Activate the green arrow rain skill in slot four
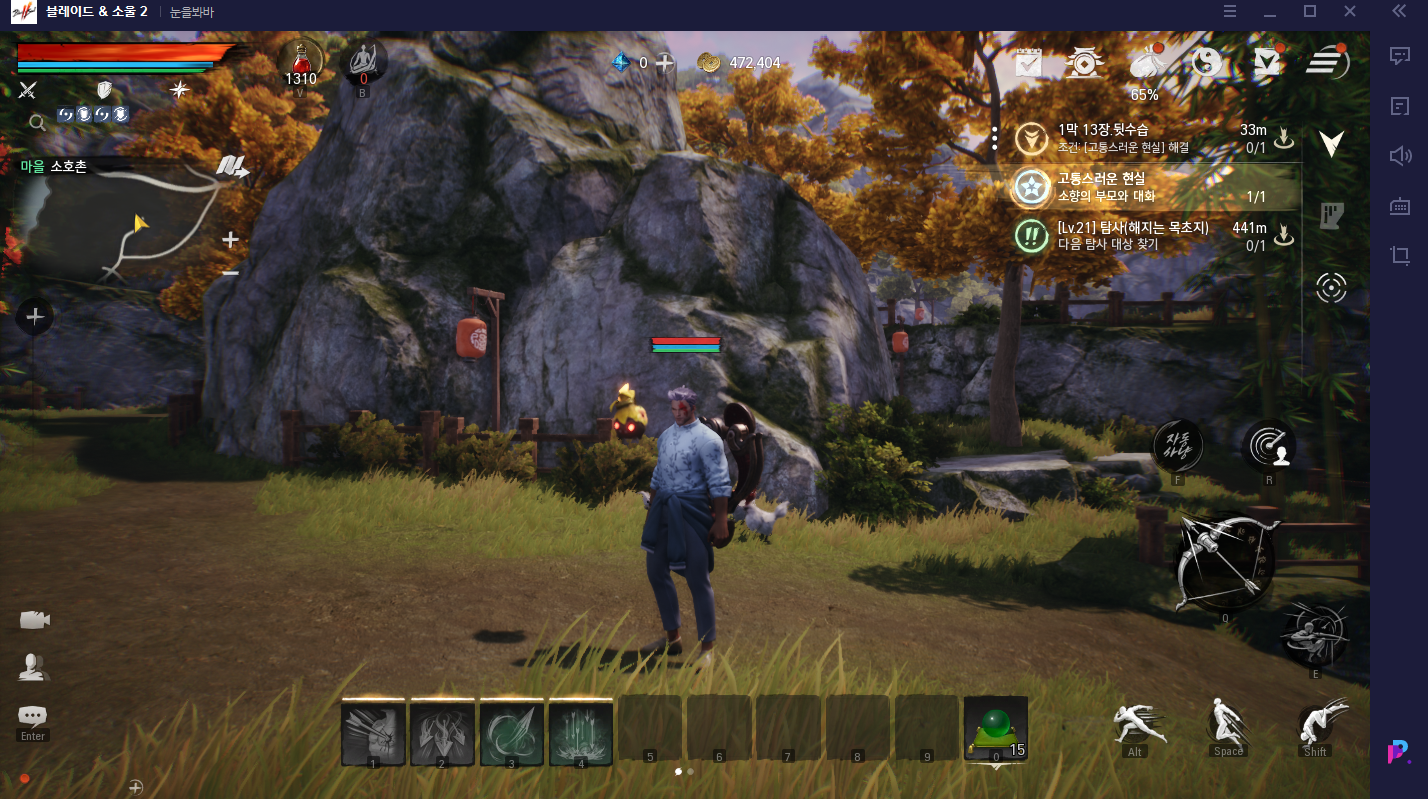 click(580, 733)
